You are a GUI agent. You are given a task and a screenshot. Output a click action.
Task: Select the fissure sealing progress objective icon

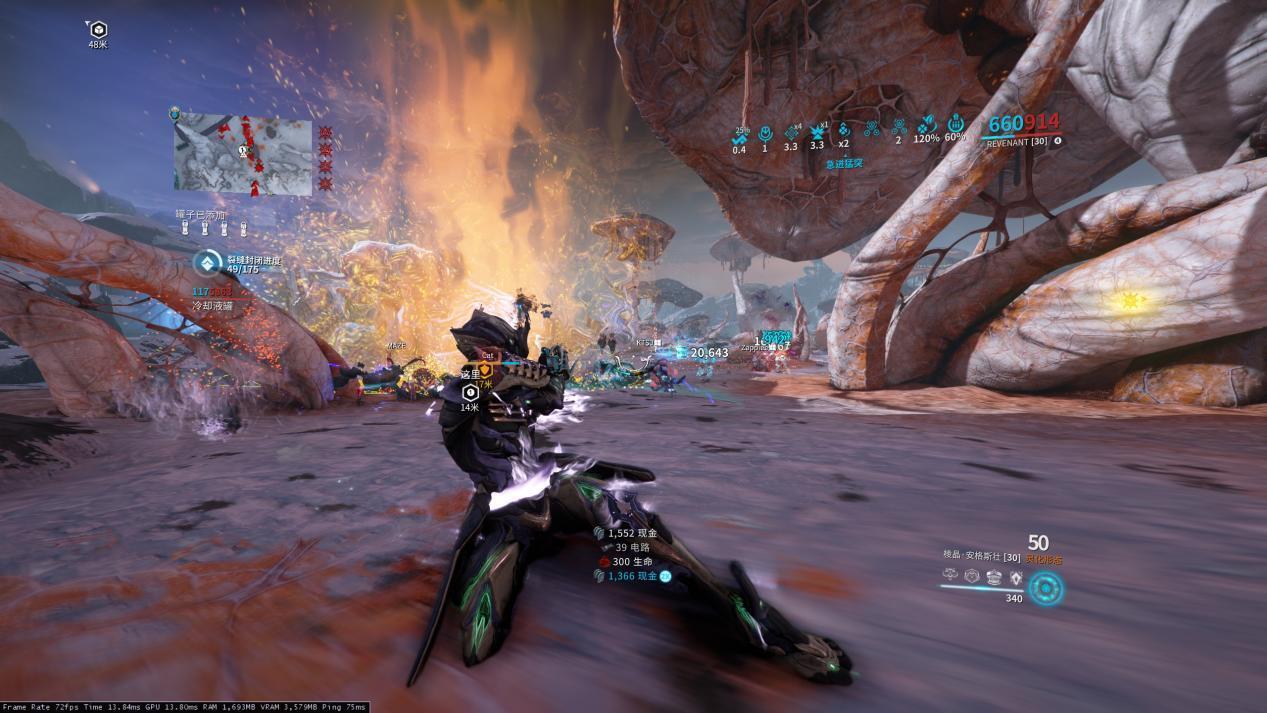[207, 263]
